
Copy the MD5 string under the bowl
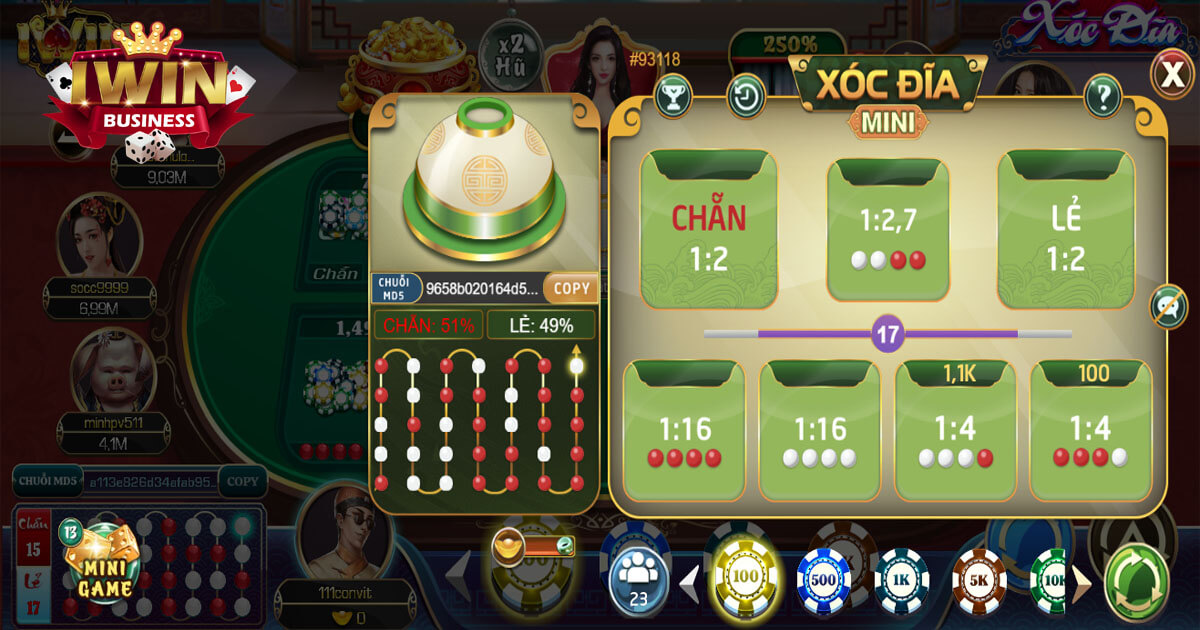point(572,288)
